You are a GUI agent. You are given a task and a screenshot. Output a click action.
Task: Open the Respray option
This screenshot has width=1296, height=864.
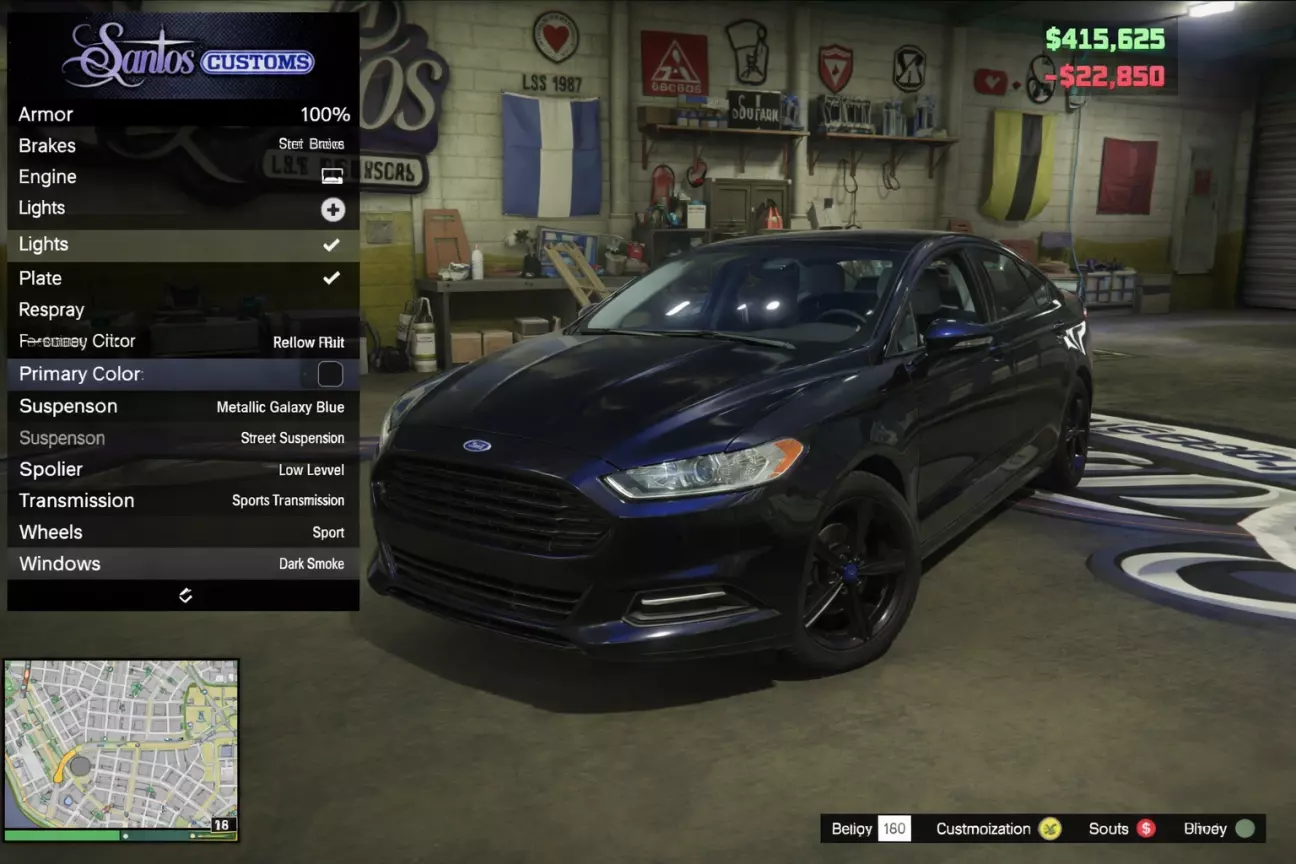pos(183,310)
